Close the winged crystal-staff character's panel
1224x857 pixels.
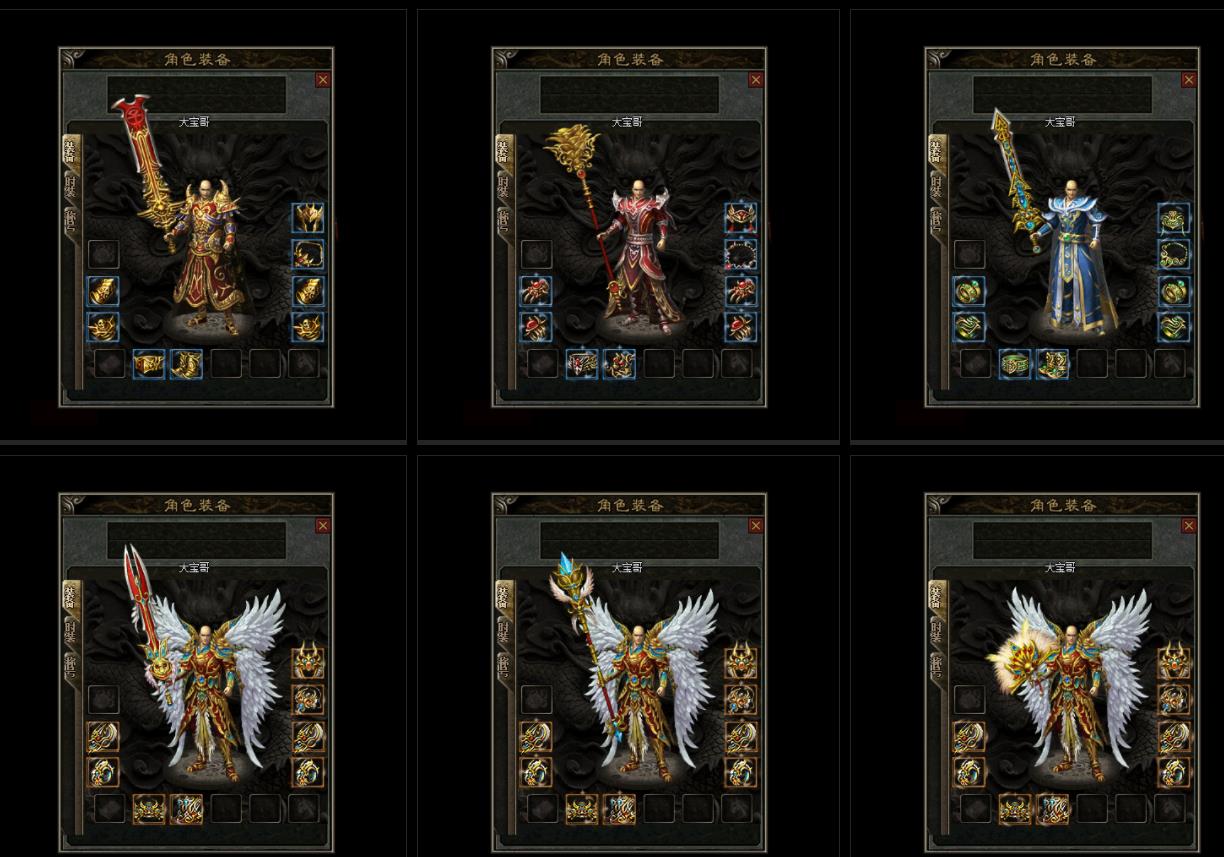(x=755, y=526)
